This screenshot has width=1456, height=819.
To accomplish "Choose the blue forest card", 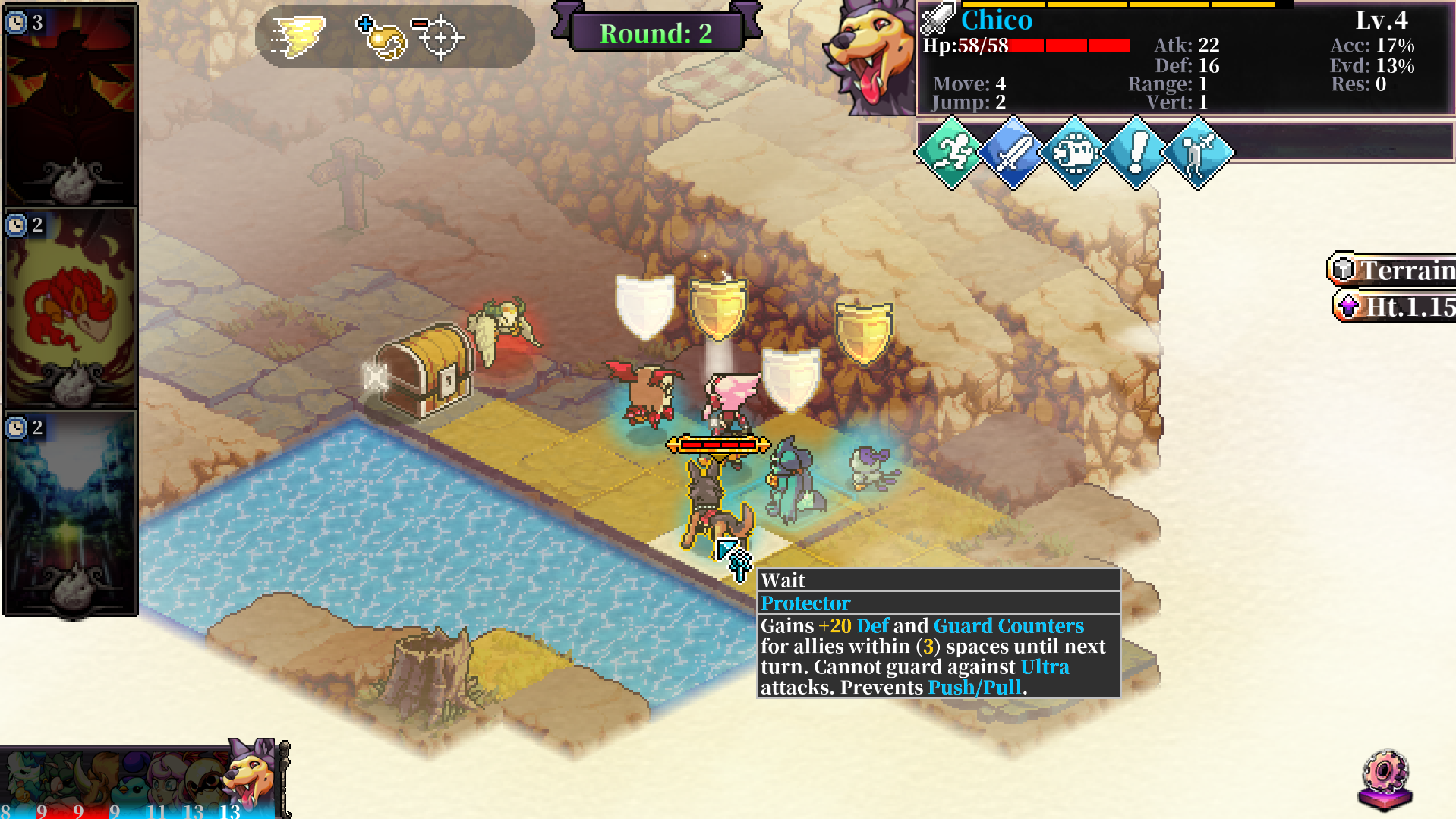I will [x=71, y=512].
